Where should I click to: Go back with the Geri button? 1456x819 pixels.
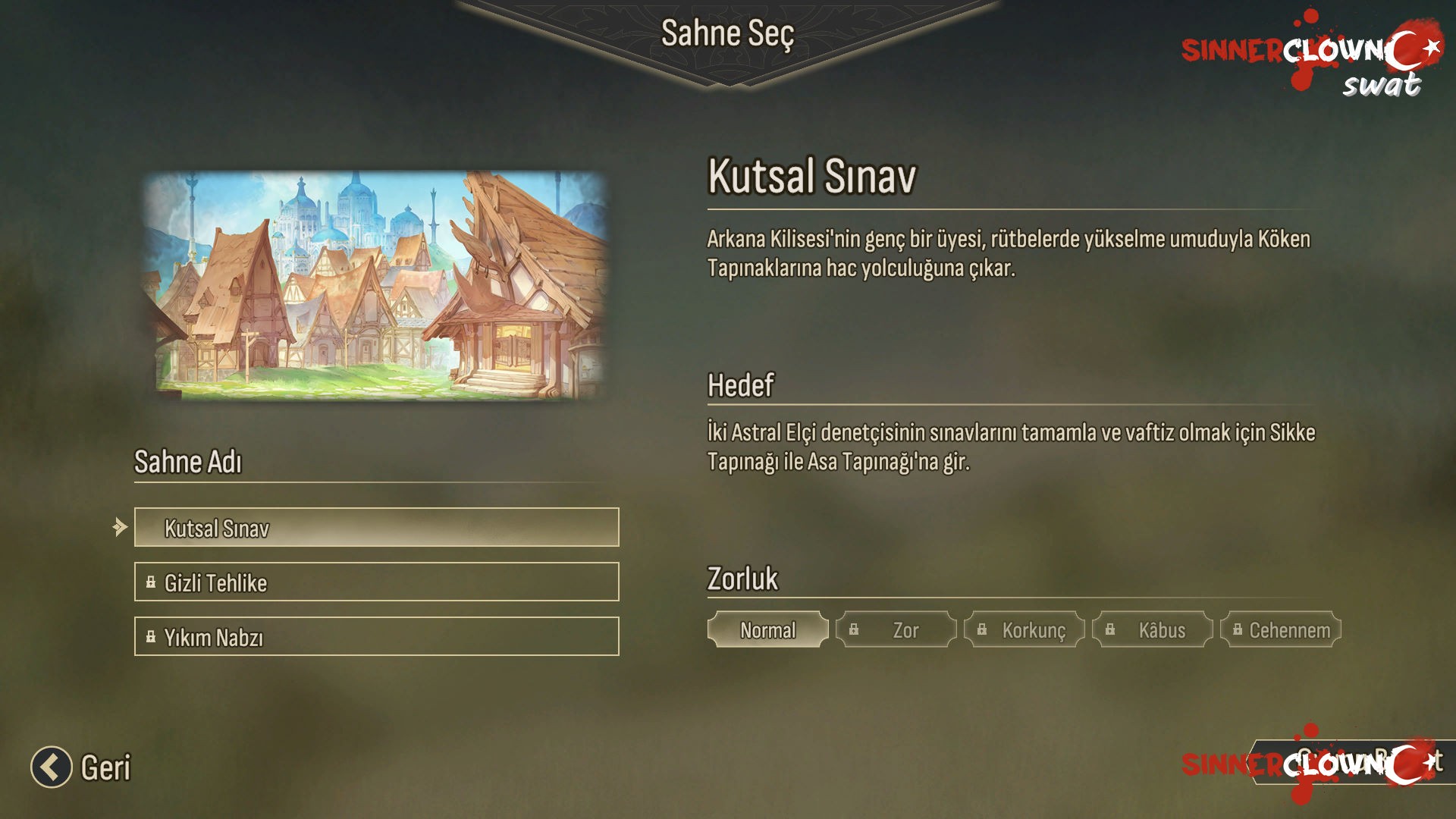[x=81, y=767]
